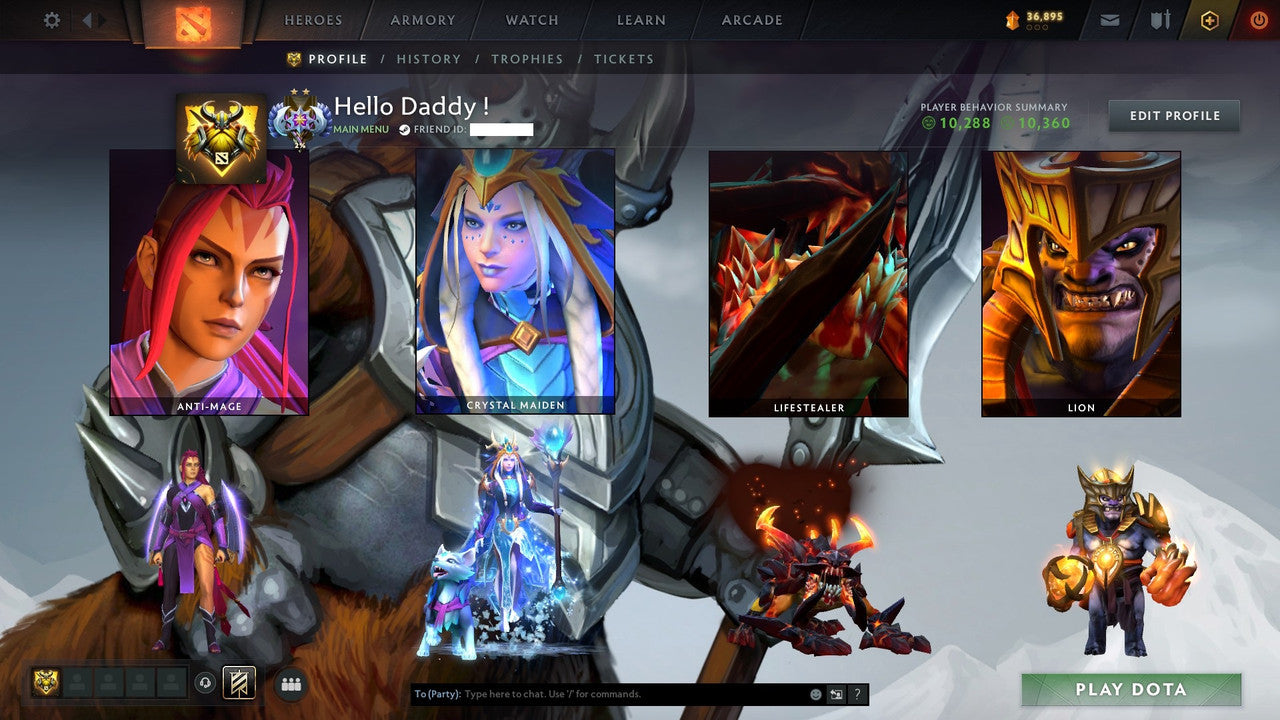Click the Dota Plus hexagon icon
The image size is (1280, 720).
tap(1209, 19)
